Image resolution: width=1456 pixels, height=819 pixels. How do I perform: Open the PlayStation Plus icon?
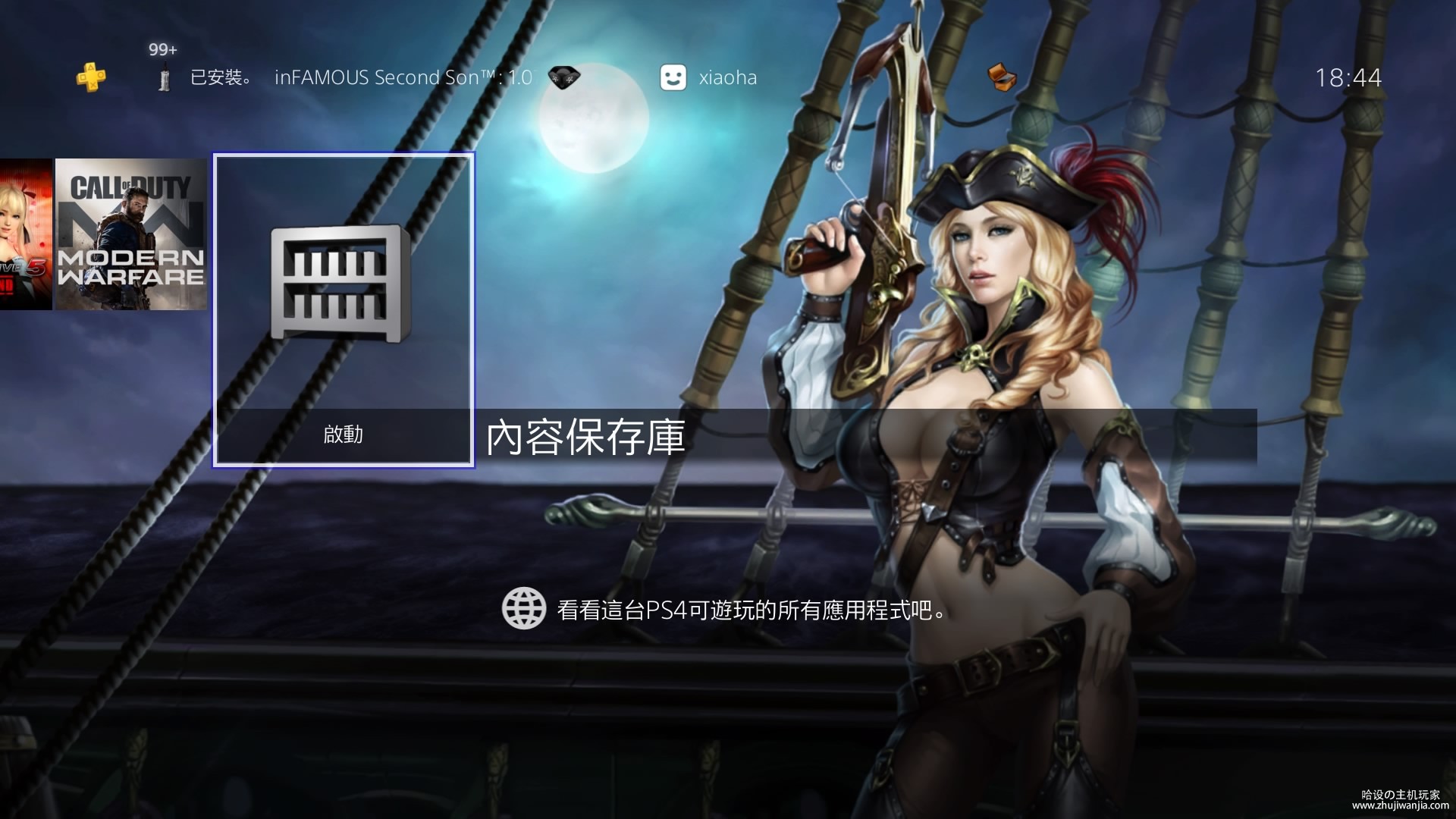click(x=91, y=77)
